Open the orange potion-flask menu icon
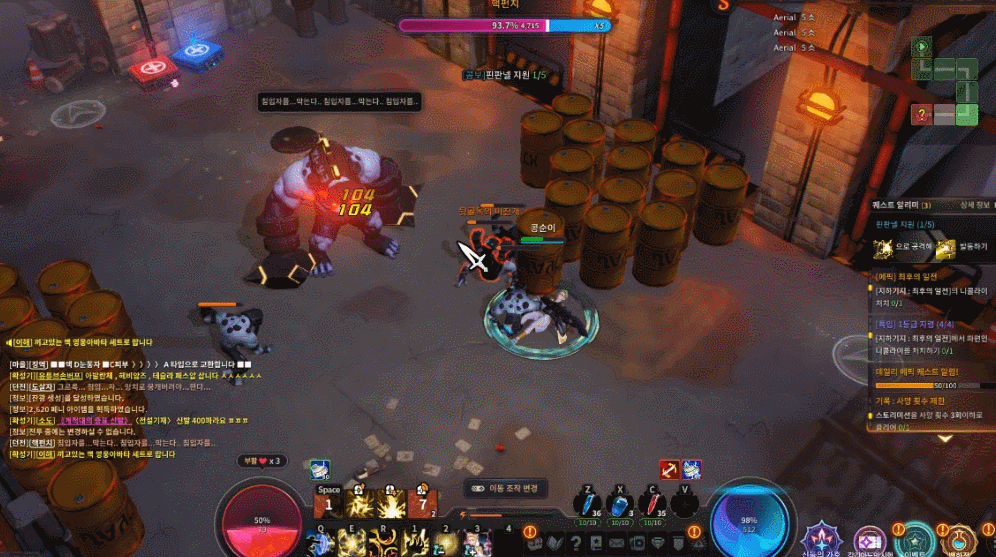Screen dimensions: 996x557 point(960,540)
